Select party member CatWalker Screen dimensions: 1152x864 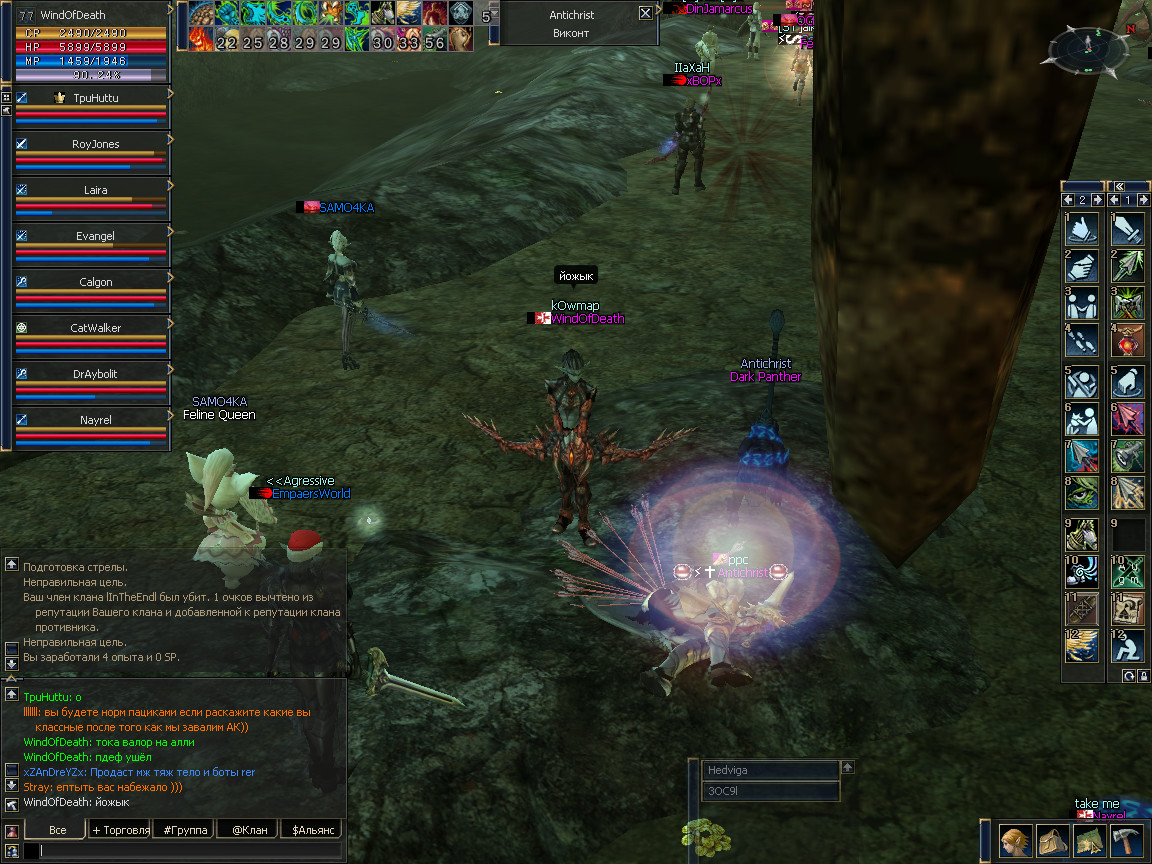96,328
